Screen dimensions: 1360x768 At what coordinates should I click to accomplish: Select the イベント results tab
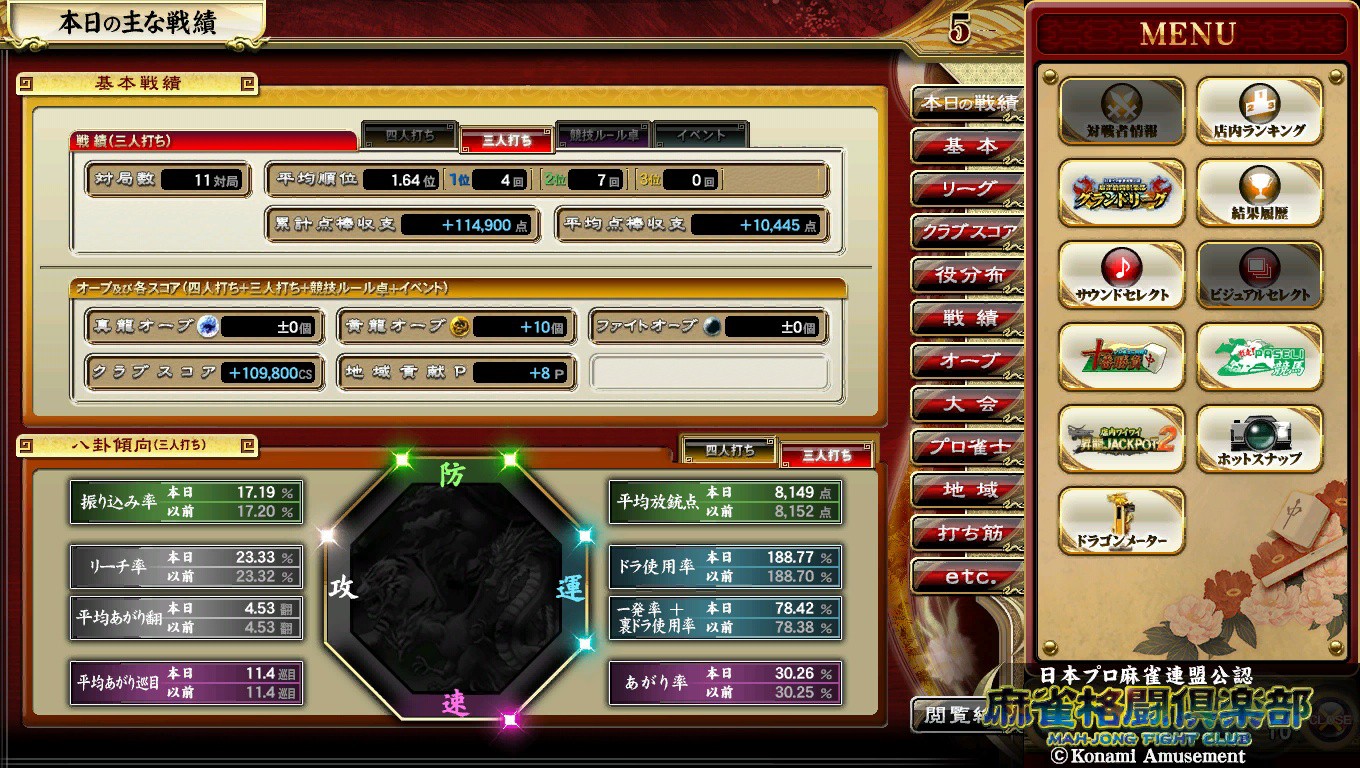click(x=700, y=136)
